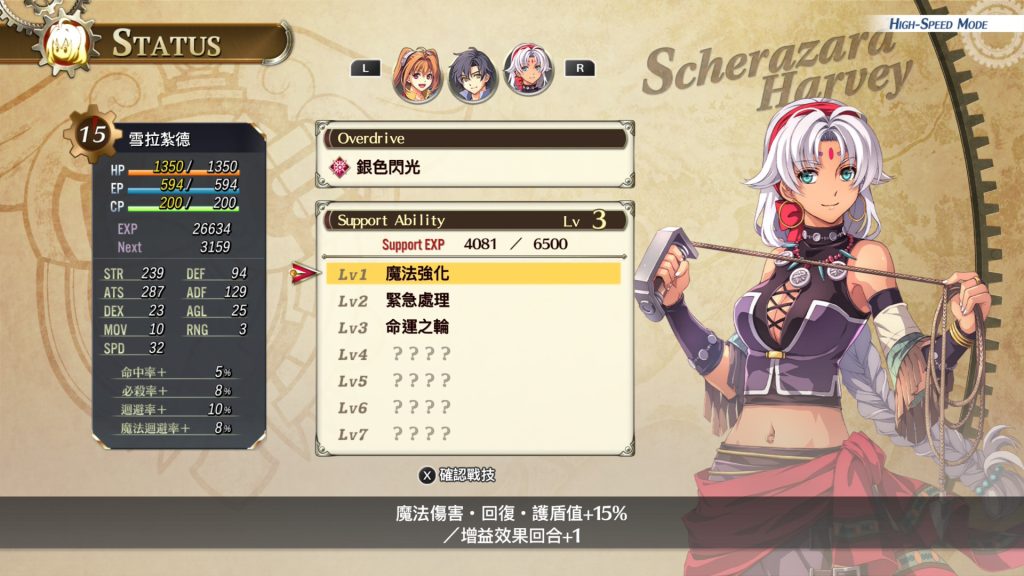Select the Lv1 魔法強化 support ability
The height and width of the screenshot is (576, 1024).
click(473, 273)
